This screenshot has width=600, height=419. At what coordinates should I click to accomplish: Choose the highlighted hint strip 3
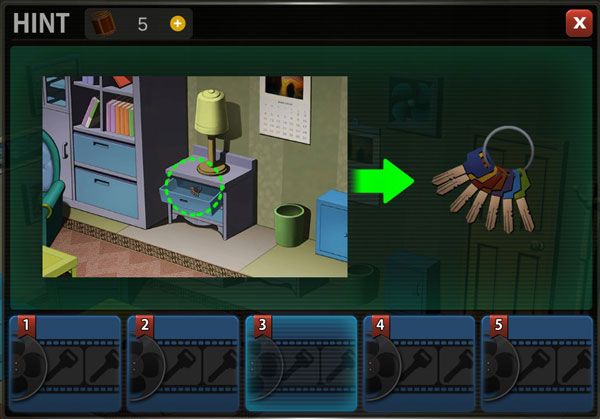[300, 362]
